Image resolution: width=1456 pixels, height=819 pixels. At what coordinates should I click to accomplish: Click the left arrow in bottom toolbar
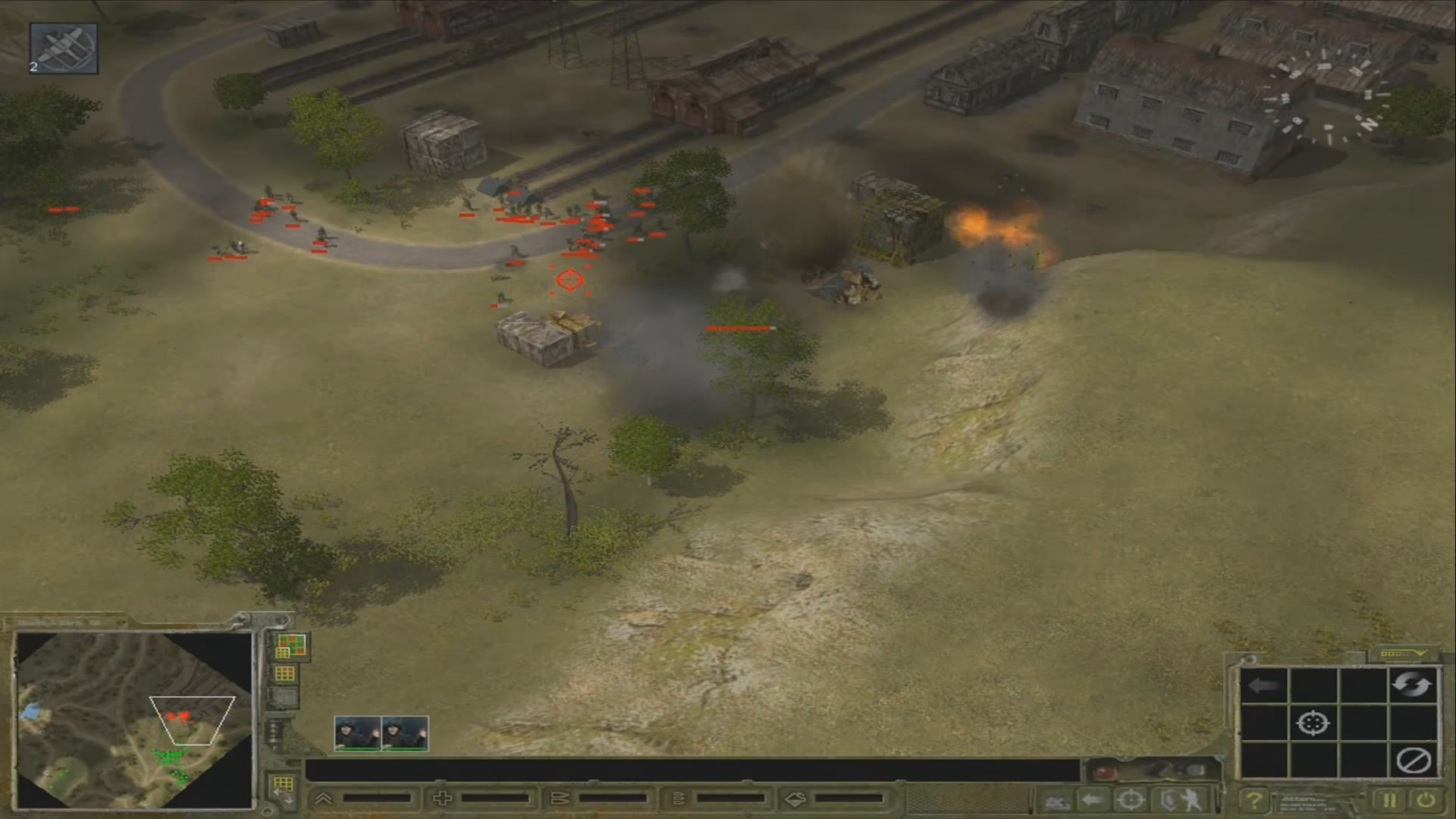(1092, 800)
